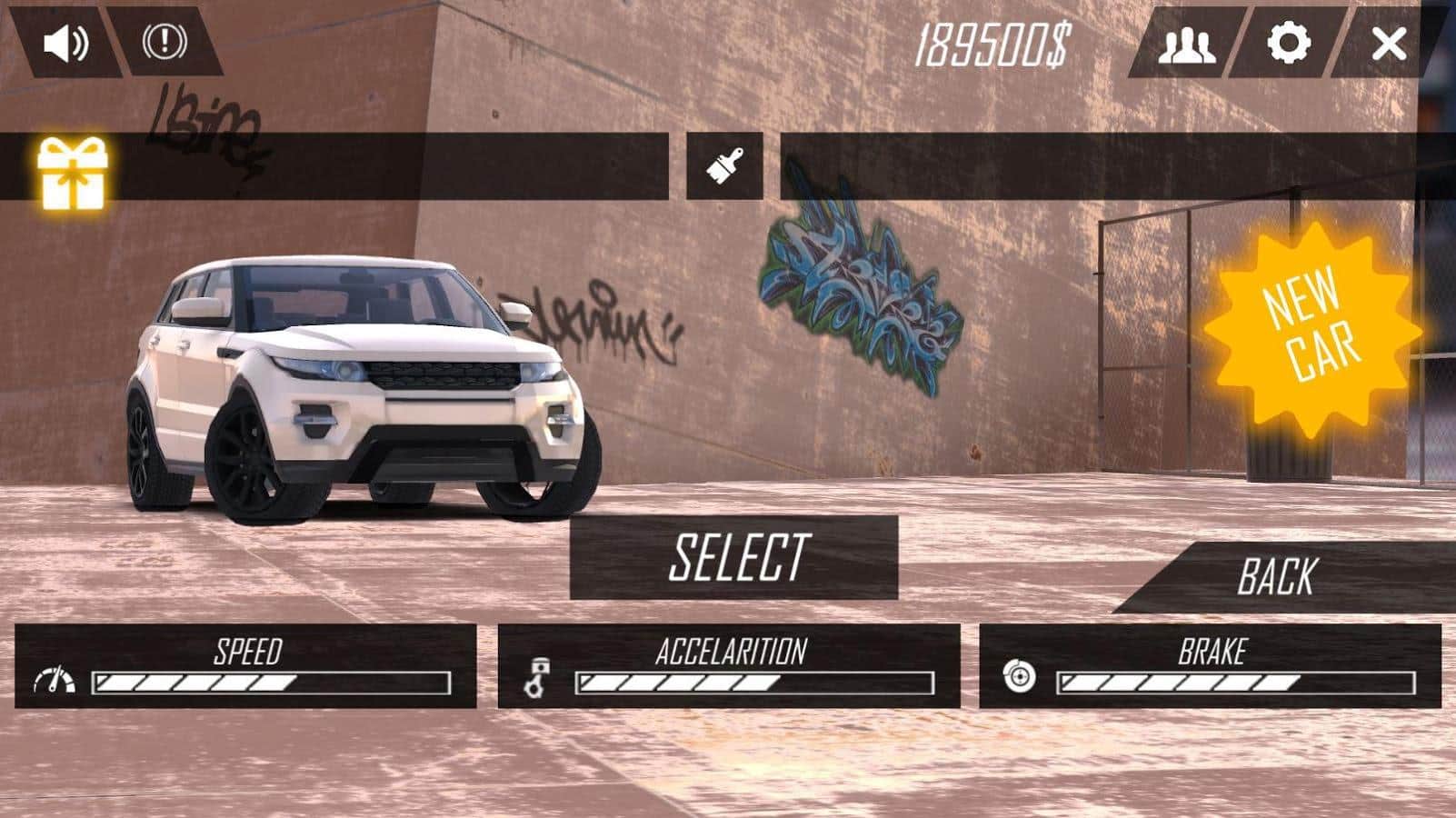Go back using the BACK button
1456x818 pixels.
click(1277, 577)
